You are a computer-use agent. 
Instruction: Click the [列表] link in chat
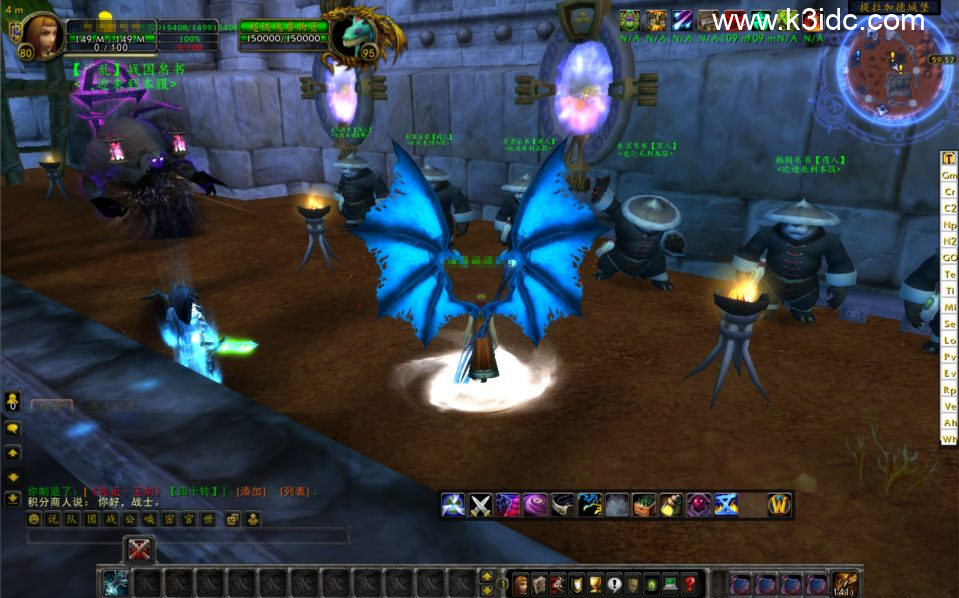[x=294, y=491]
